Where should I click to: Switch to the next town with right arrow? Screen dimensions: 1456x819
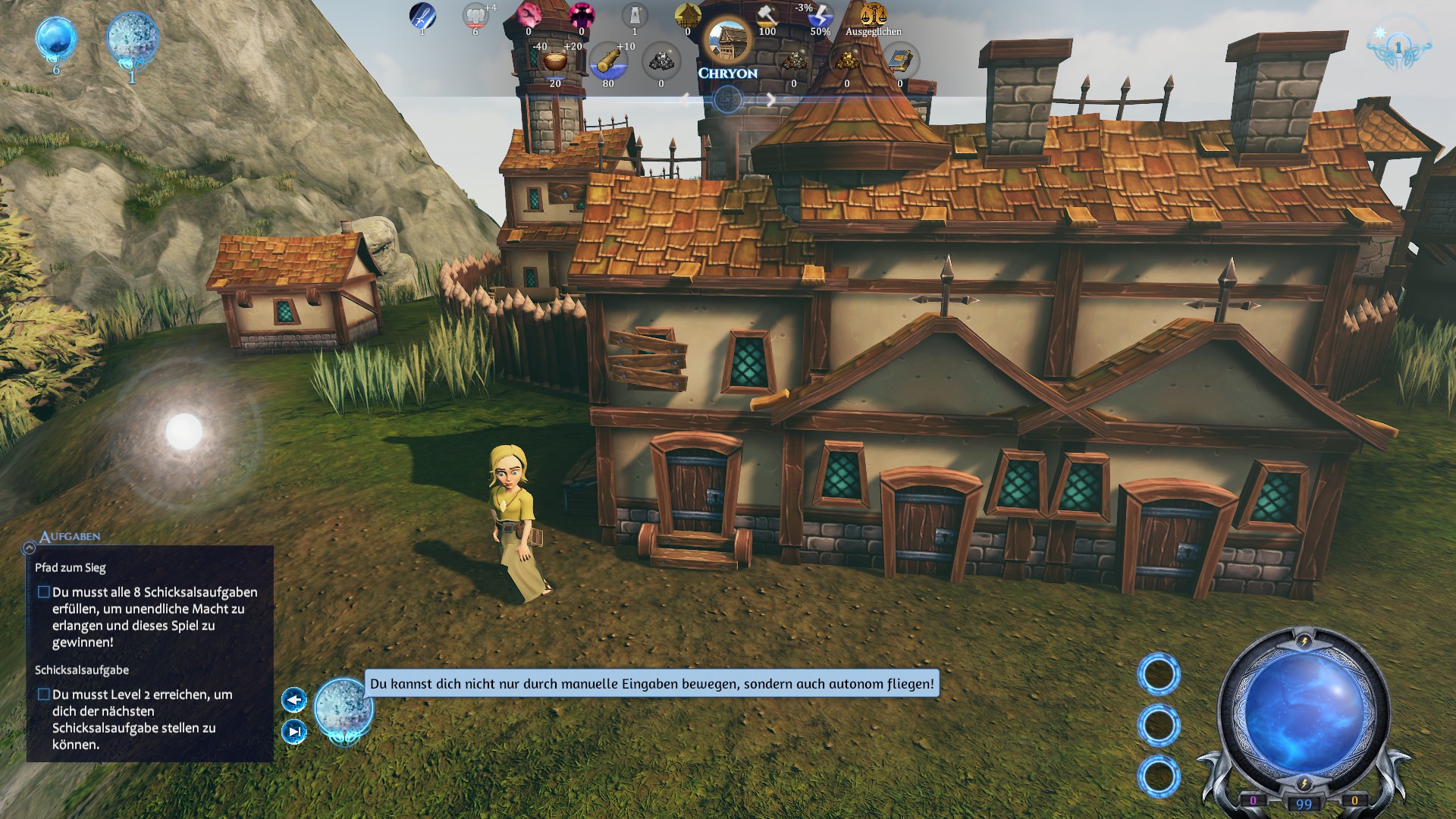(x=770, y=99)
